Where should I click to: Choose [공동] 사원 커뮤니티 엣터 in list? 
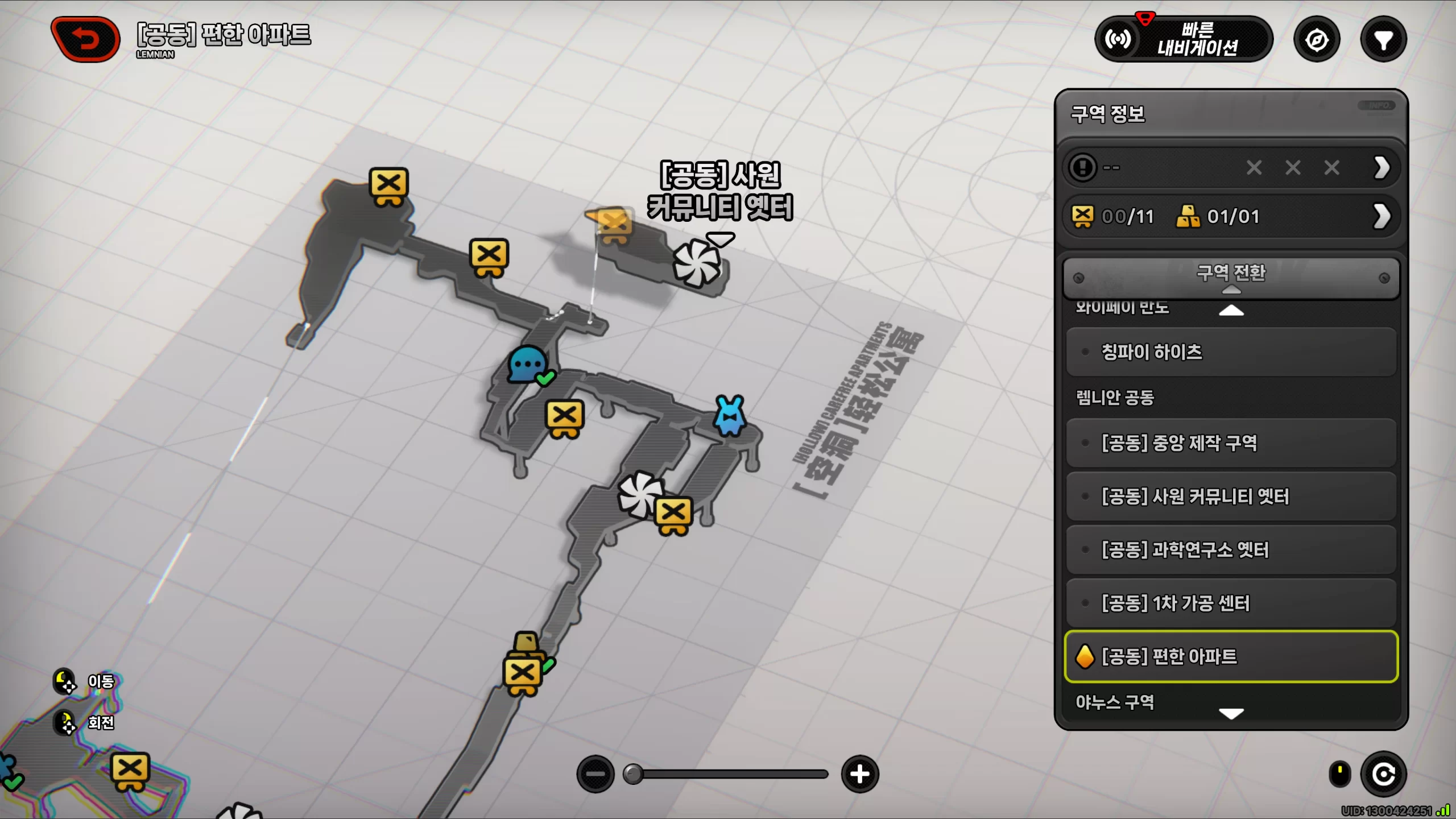click(1231, 497)
